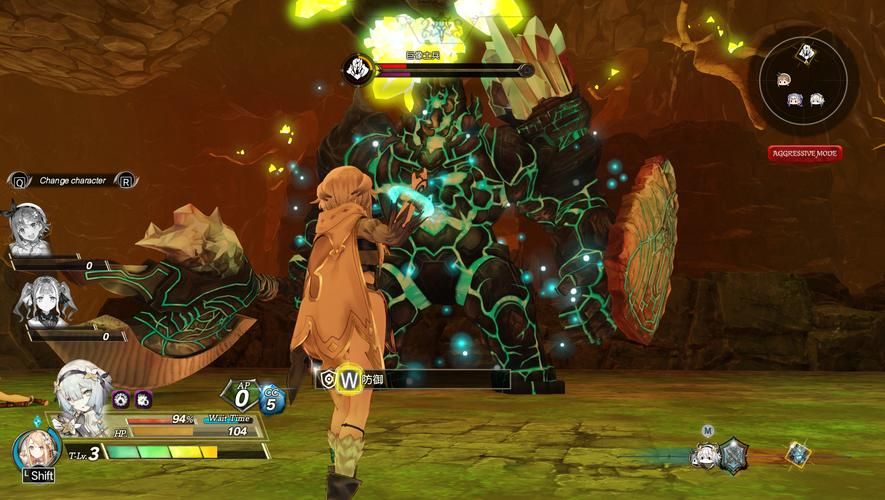This screenshot has width=885, height=500.
Task: Click the second purple status buff icon
Action: click(x=143, y=399)
